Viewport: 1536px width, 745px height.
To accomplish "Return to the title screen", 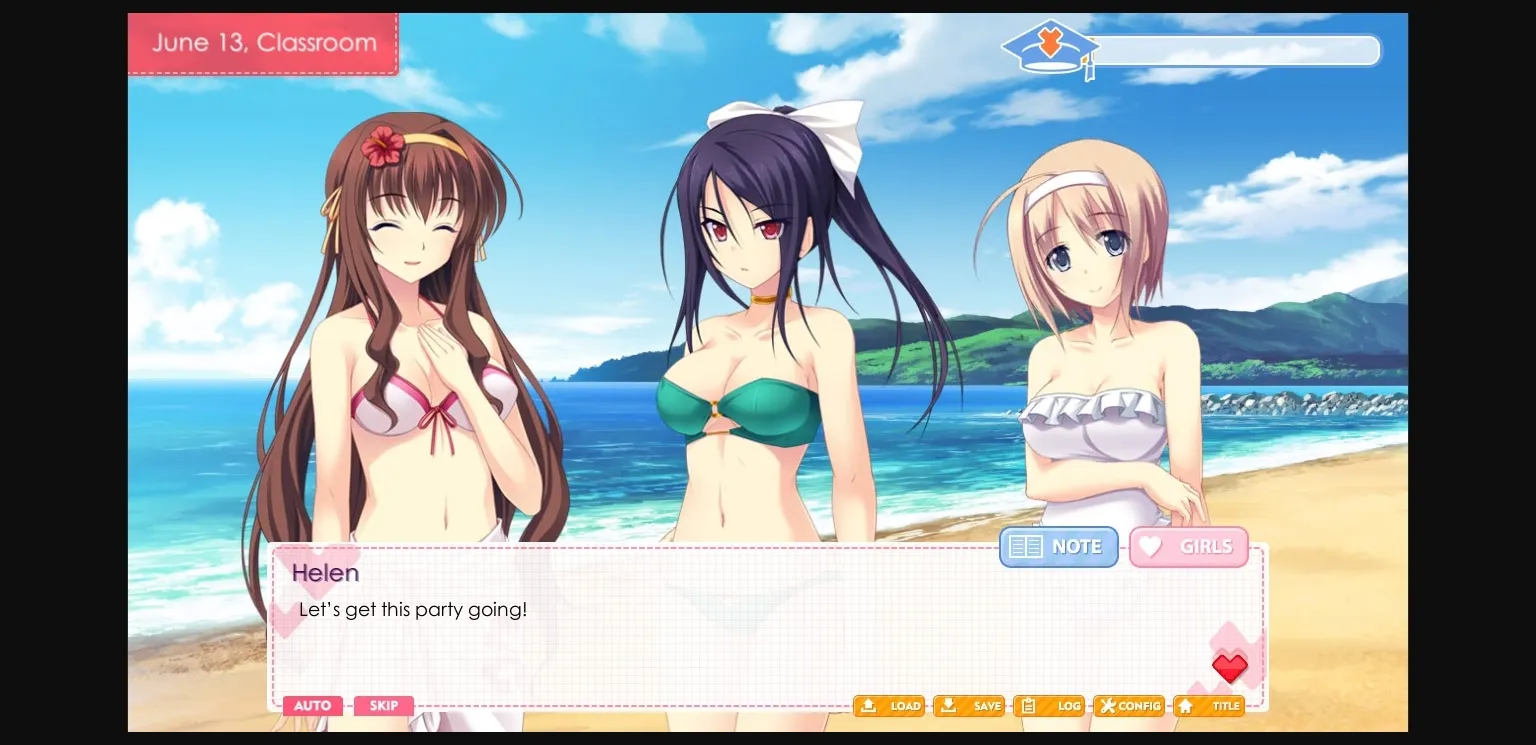I will click(1209, 705).
